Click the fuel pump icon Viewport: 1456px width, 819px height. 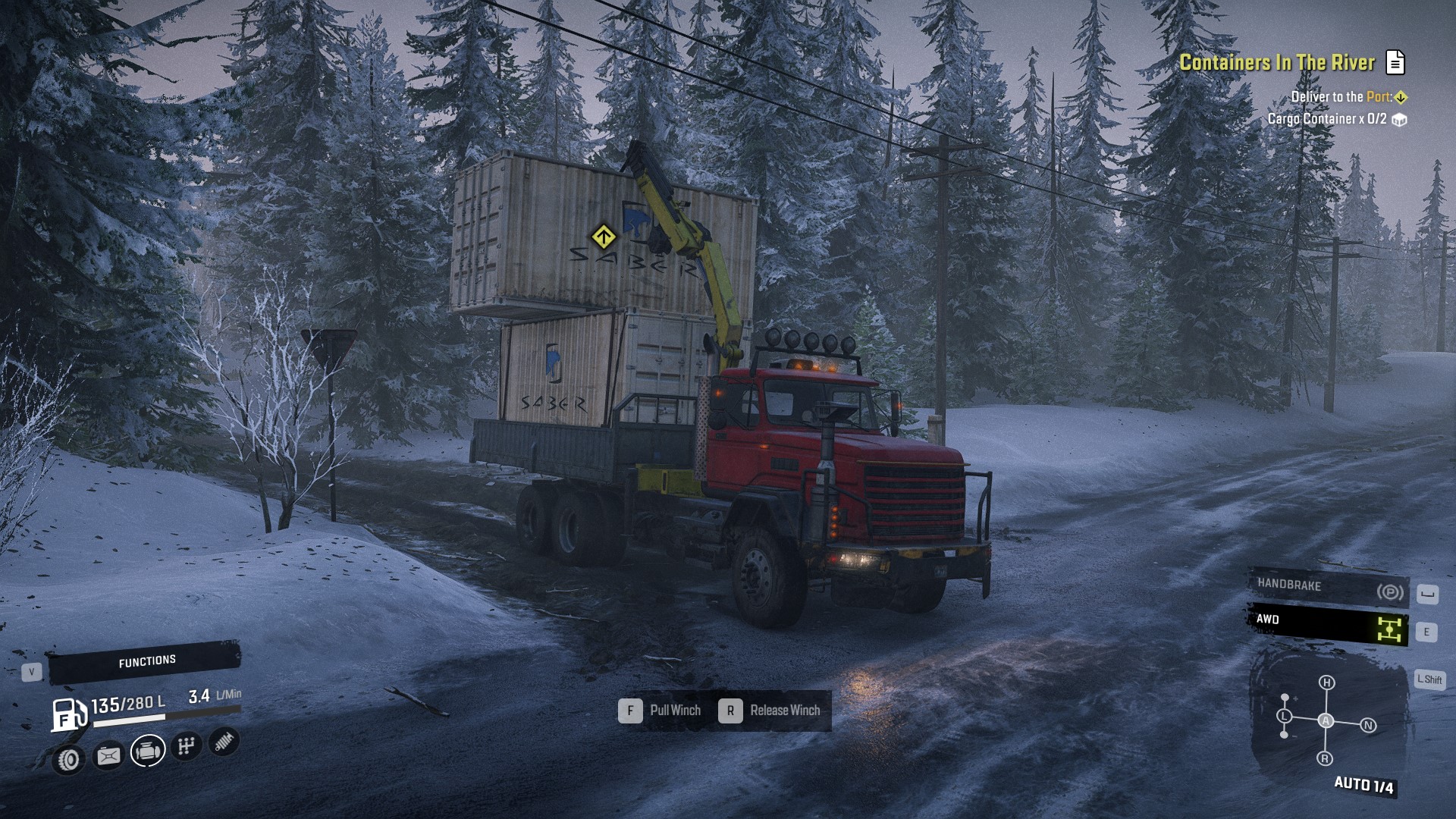pos(67,714)
